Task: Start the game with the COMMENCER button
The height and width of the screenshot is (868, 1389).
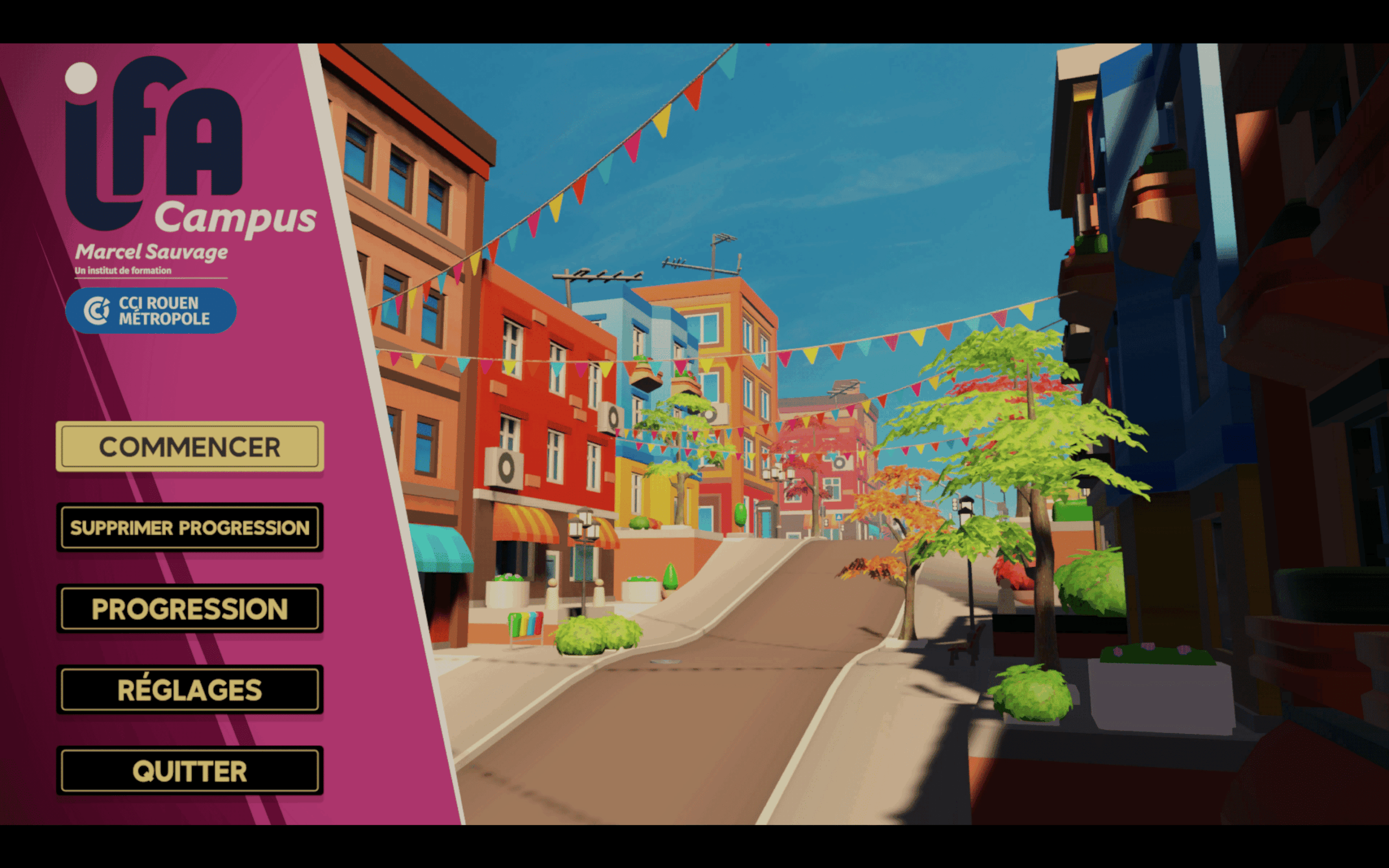Action: (189, 446)
